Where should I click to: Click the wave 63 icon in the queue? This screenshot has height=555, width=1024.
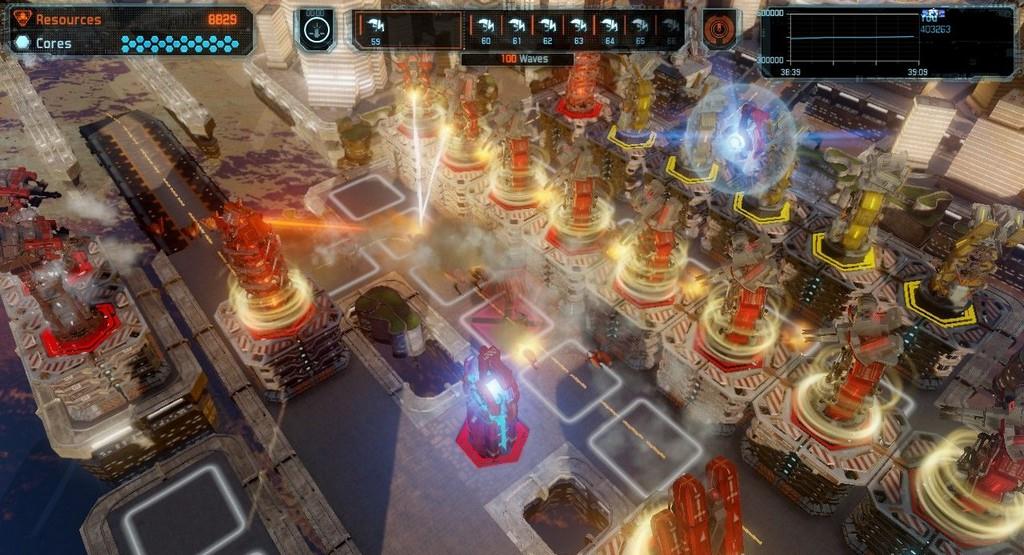click(x=578, y=29)
